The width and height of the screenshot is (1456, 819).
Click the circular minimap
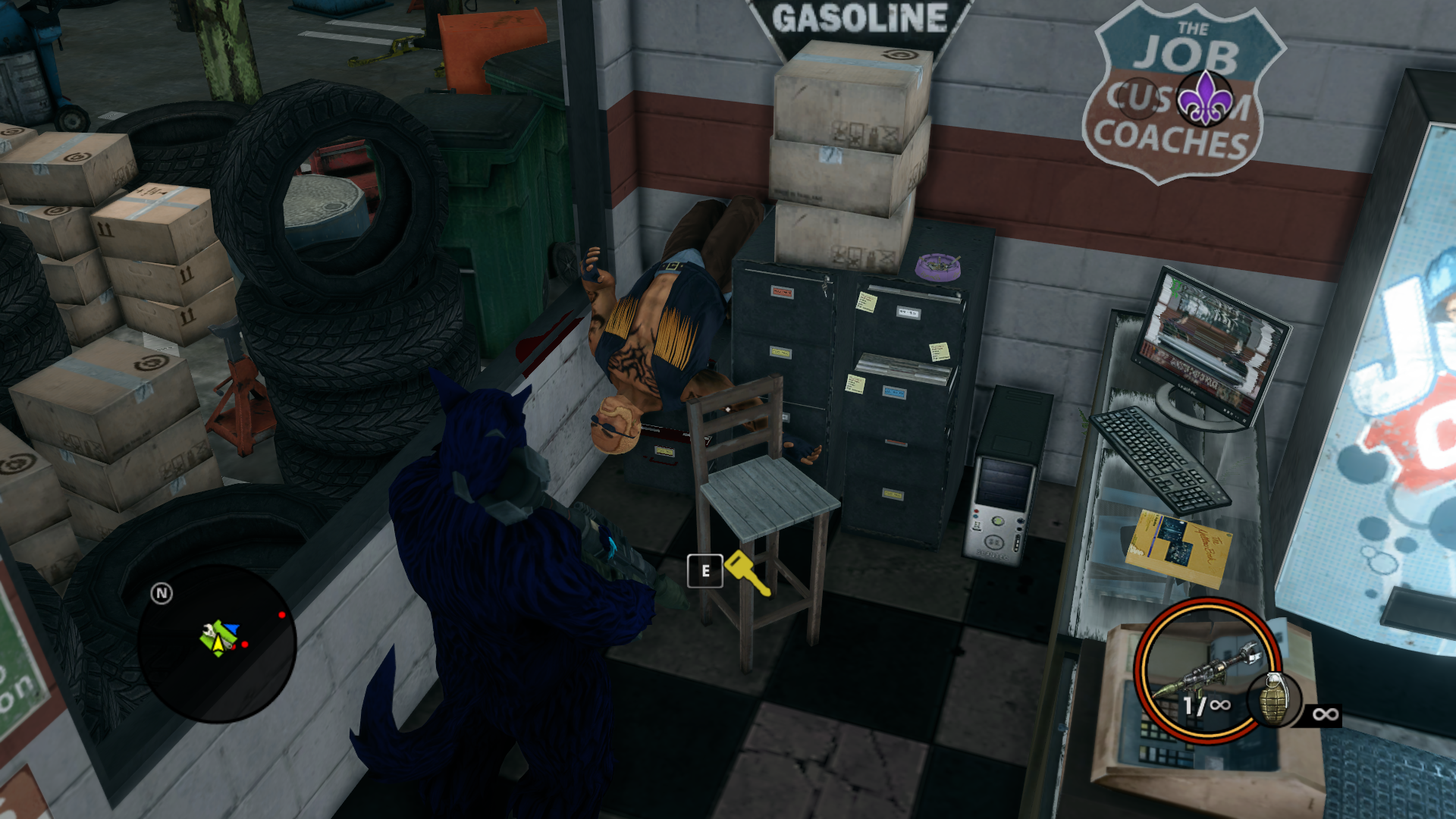point(217,643)
